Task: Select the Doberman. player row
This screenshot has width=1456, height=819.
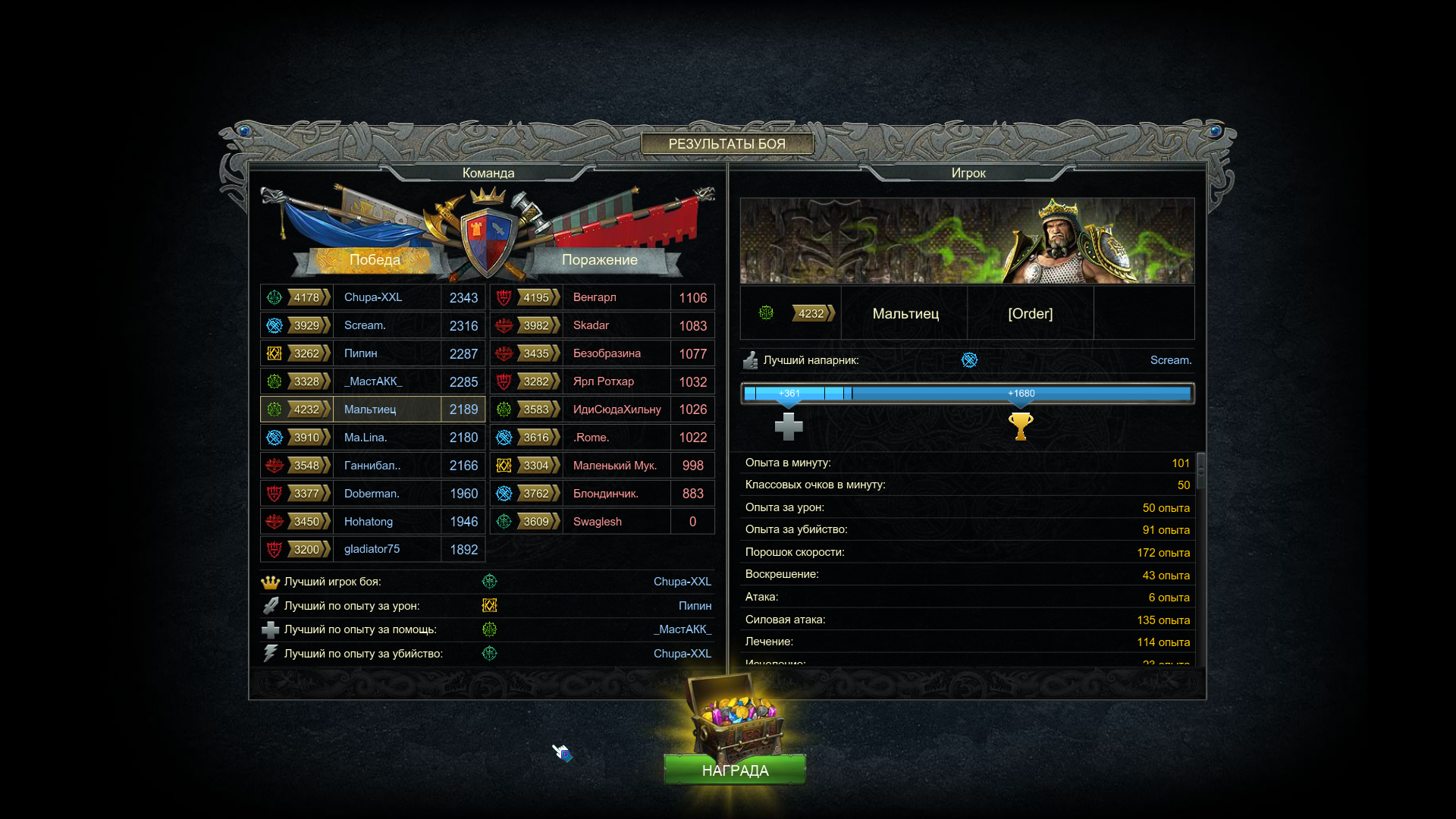Action: click(x=372, y=494)
